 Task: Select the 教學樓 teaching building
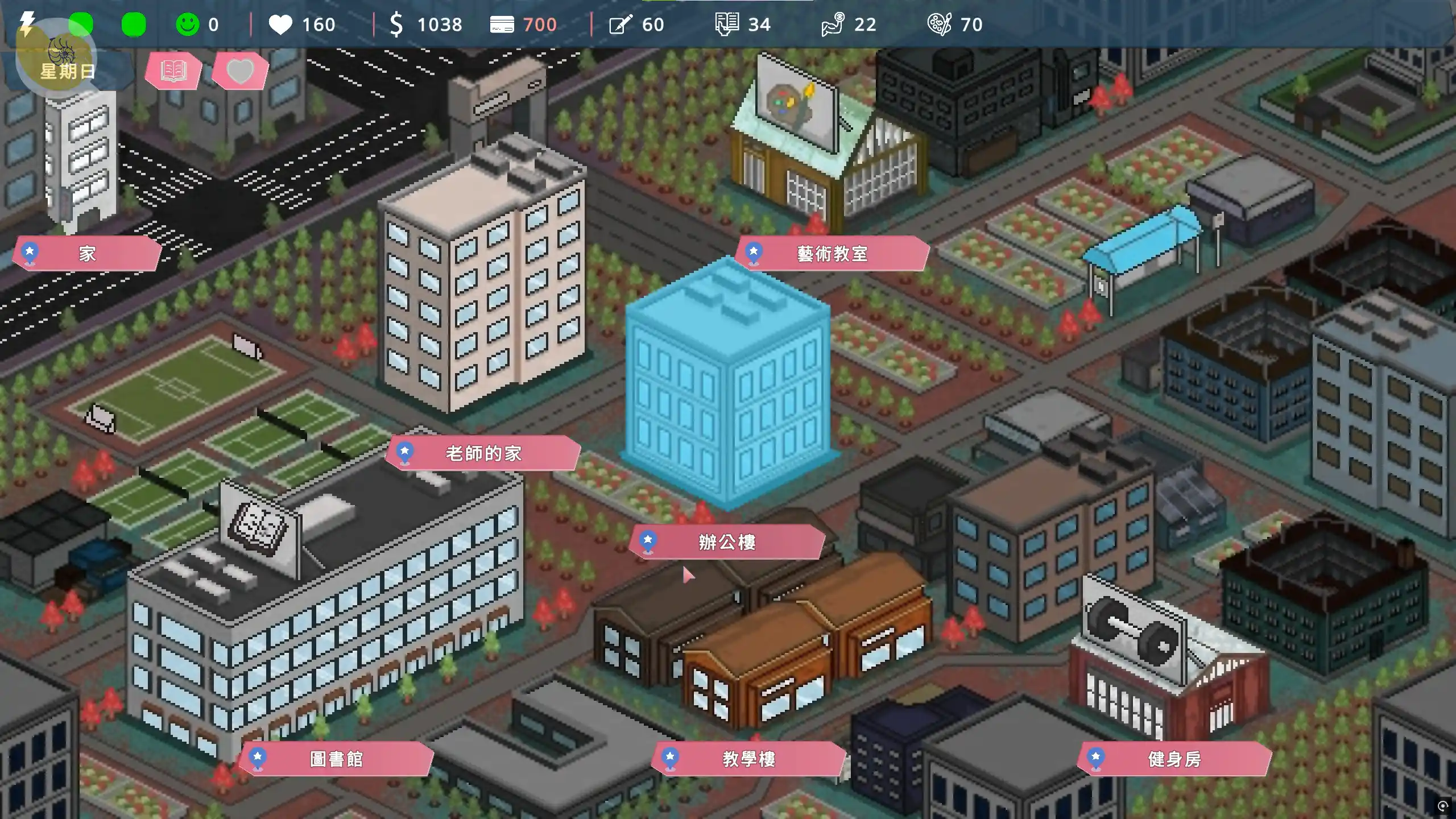click(748, 759)
